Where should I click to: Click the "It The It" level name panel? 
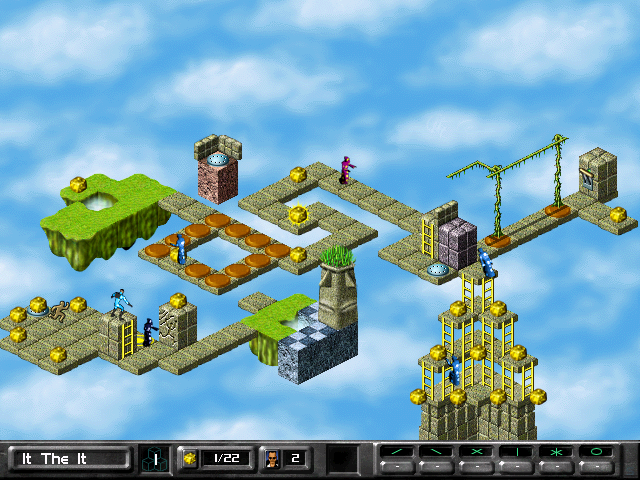pyautogui.click(x=69, y=459)
